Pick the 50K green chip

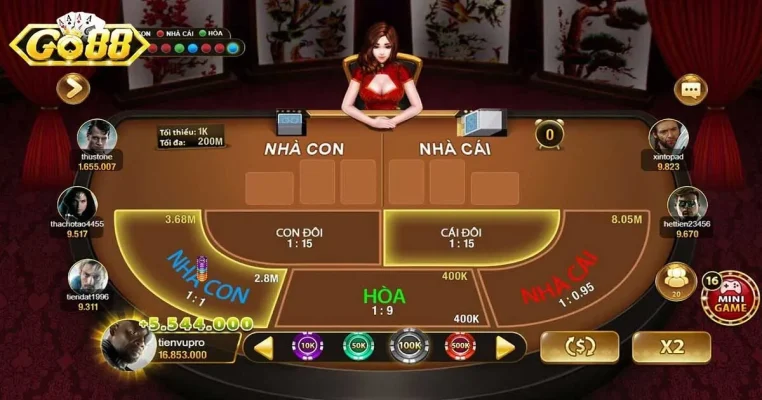coord(358,347)
